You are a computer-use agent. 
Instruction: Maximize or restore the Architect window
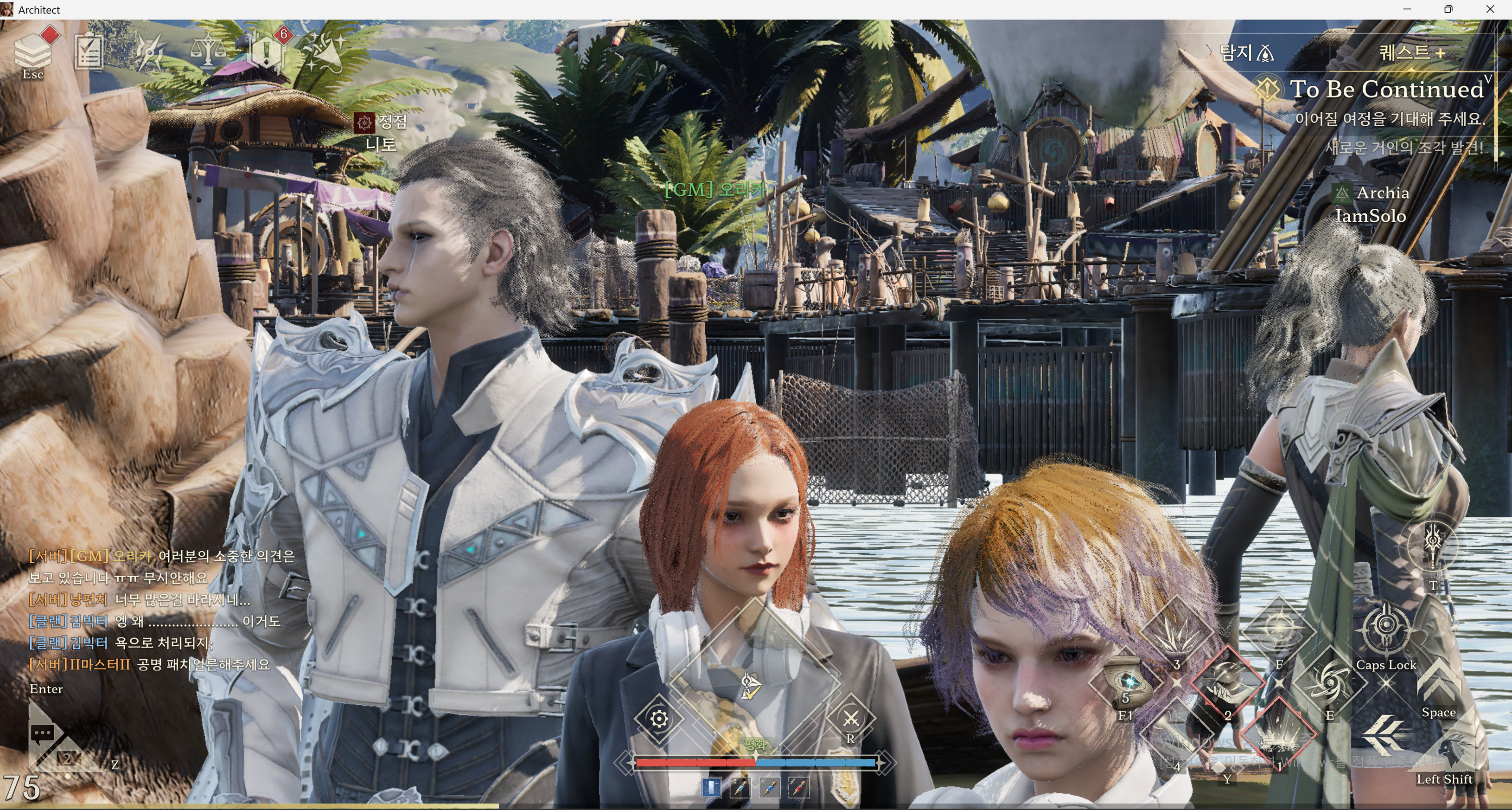pos(1448,9)
